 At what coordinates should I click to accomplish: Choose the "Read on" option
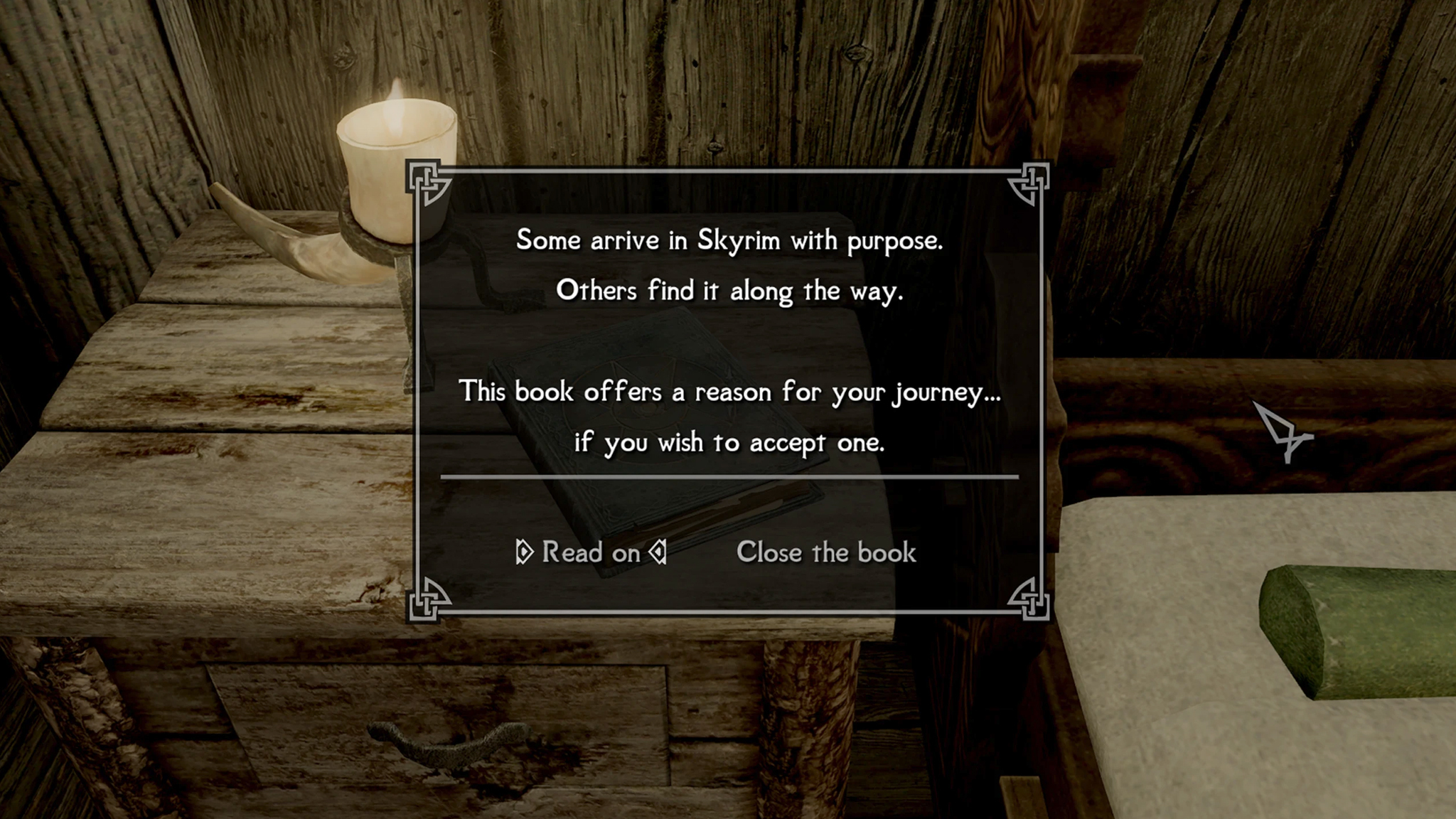pyautogui.click(x=591, y=552)
